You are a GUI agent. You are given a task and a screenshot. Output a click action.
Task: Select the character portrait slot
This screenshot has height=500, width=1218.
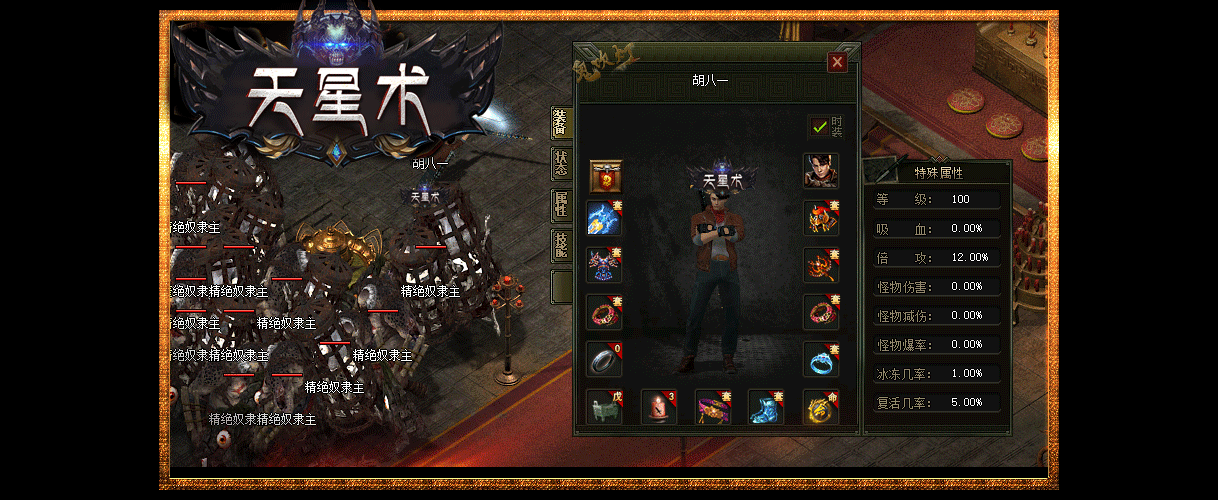(821, 171)
